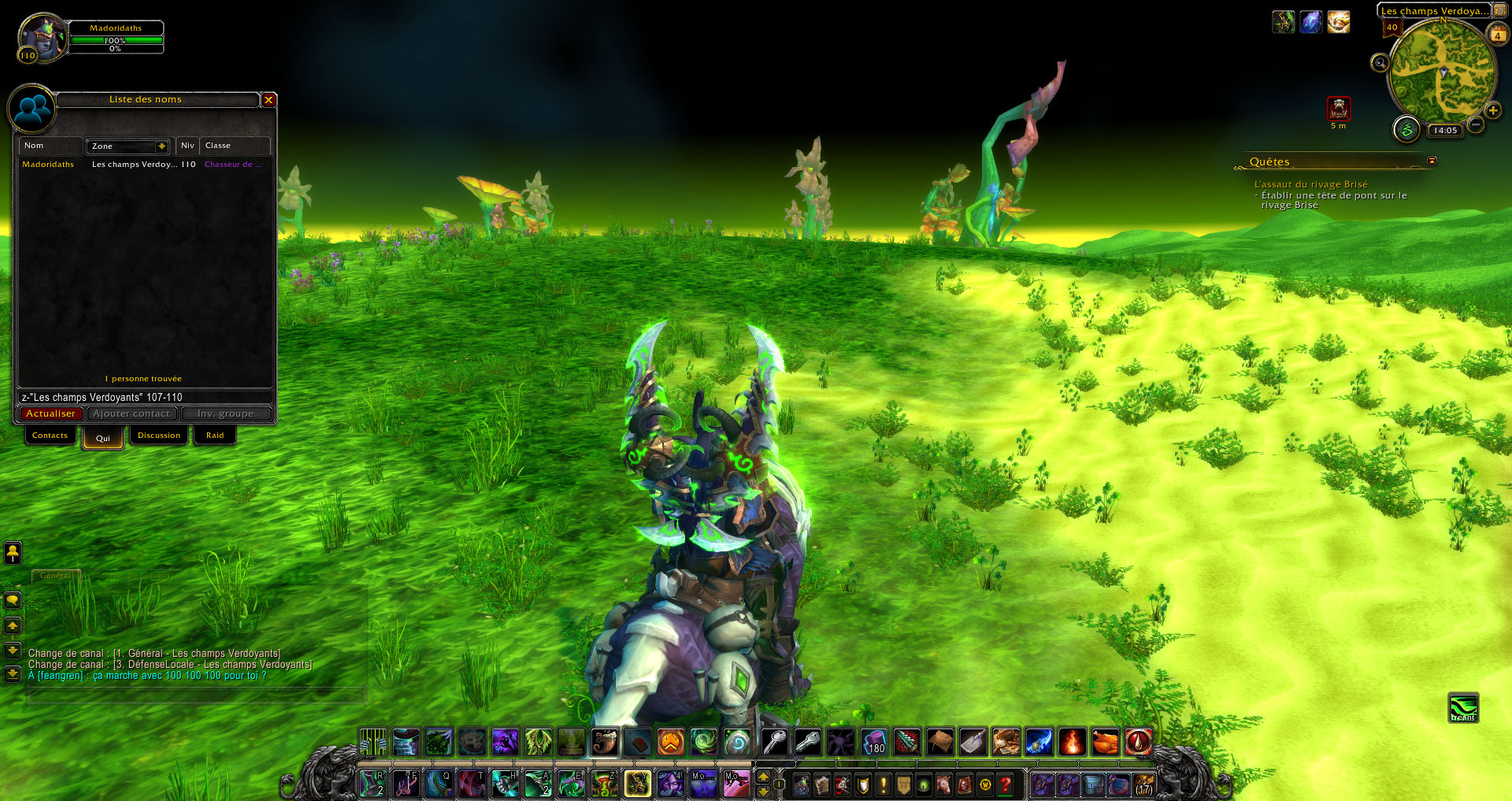Click the yellow up arrow to switch action bar page
The height and width of the screenshot is (801, 1512).
tap(762, 778)
